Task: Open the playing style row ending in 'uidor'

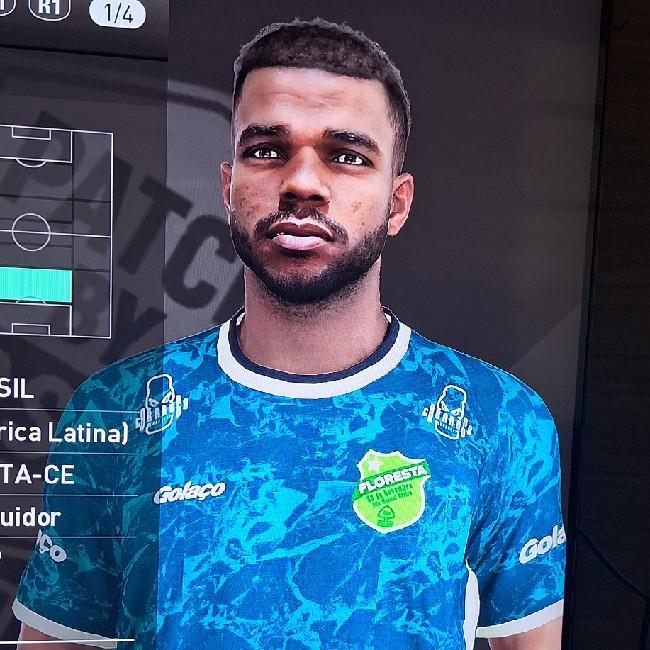Action: pos(31,518)
